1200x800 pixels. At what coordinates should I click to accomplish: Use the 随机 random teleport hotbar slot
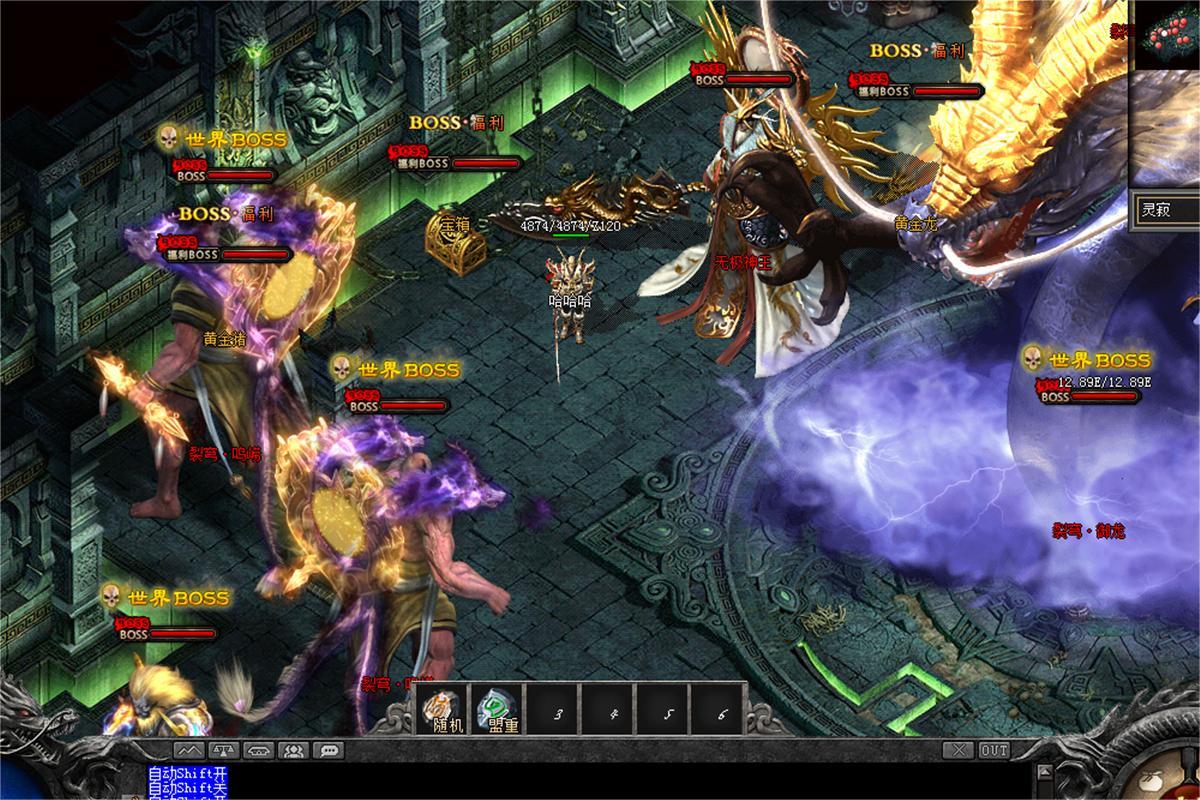click(x=442, y=711)
